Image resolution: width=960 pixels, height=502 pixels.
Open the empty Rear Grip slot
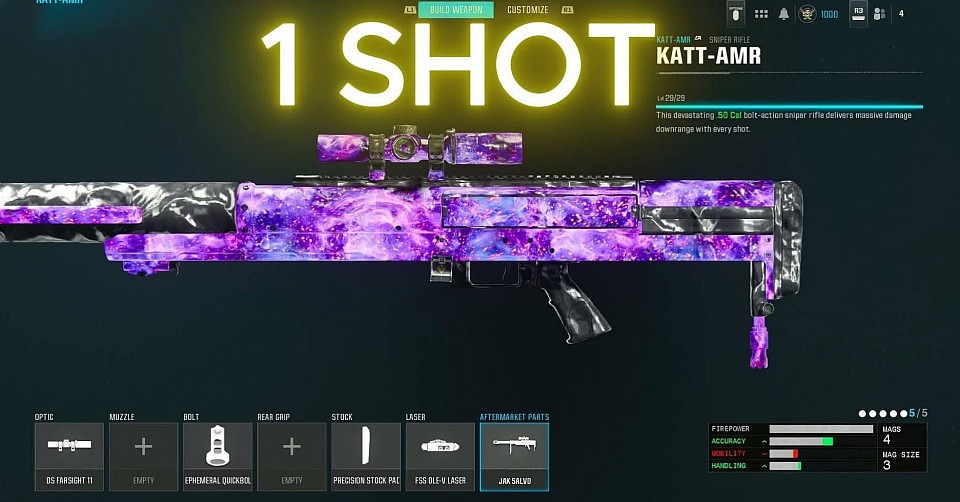click(291, 456)
